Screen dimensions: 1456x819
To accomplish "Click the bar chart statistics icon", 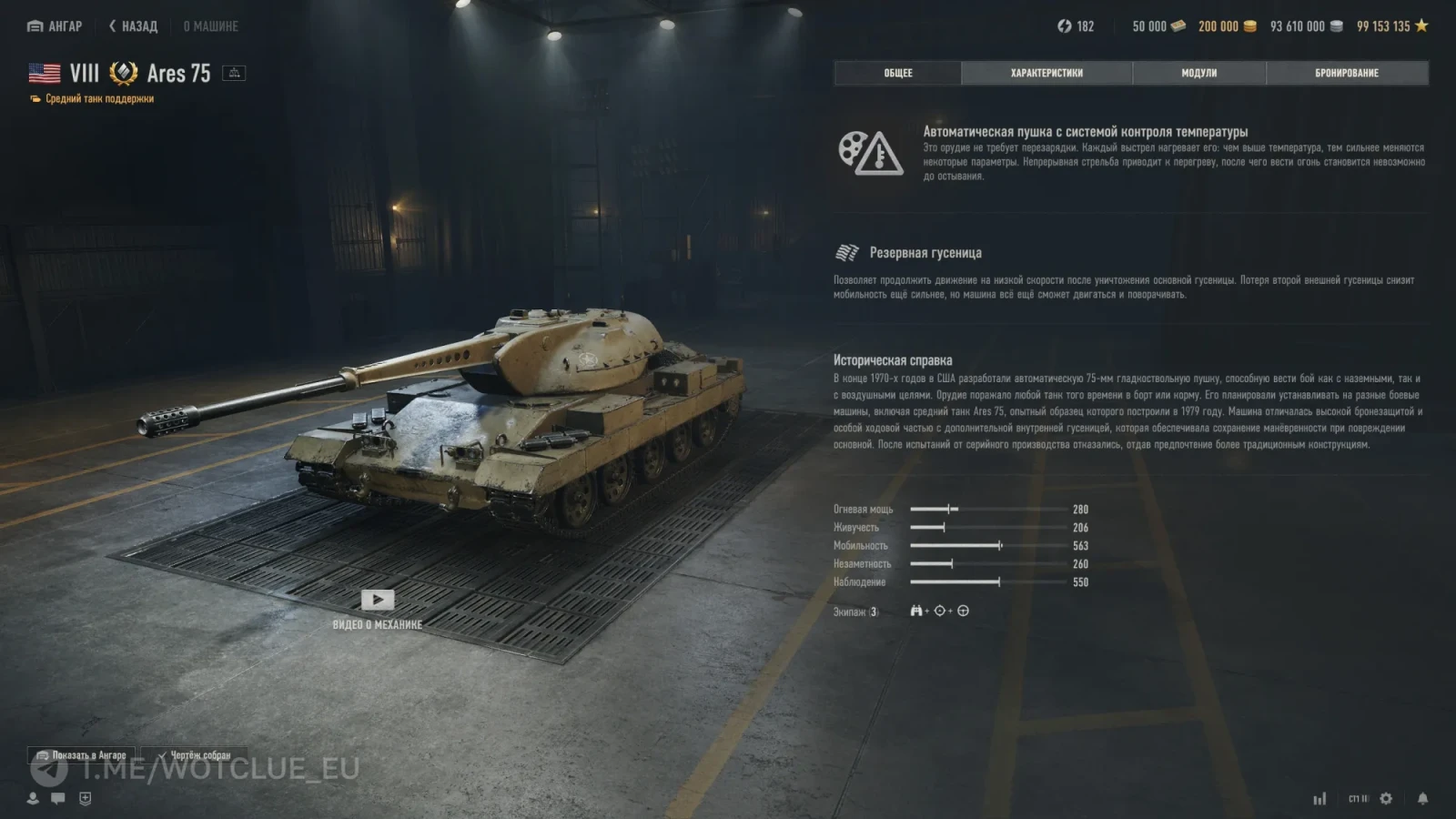I will 1319,798.
